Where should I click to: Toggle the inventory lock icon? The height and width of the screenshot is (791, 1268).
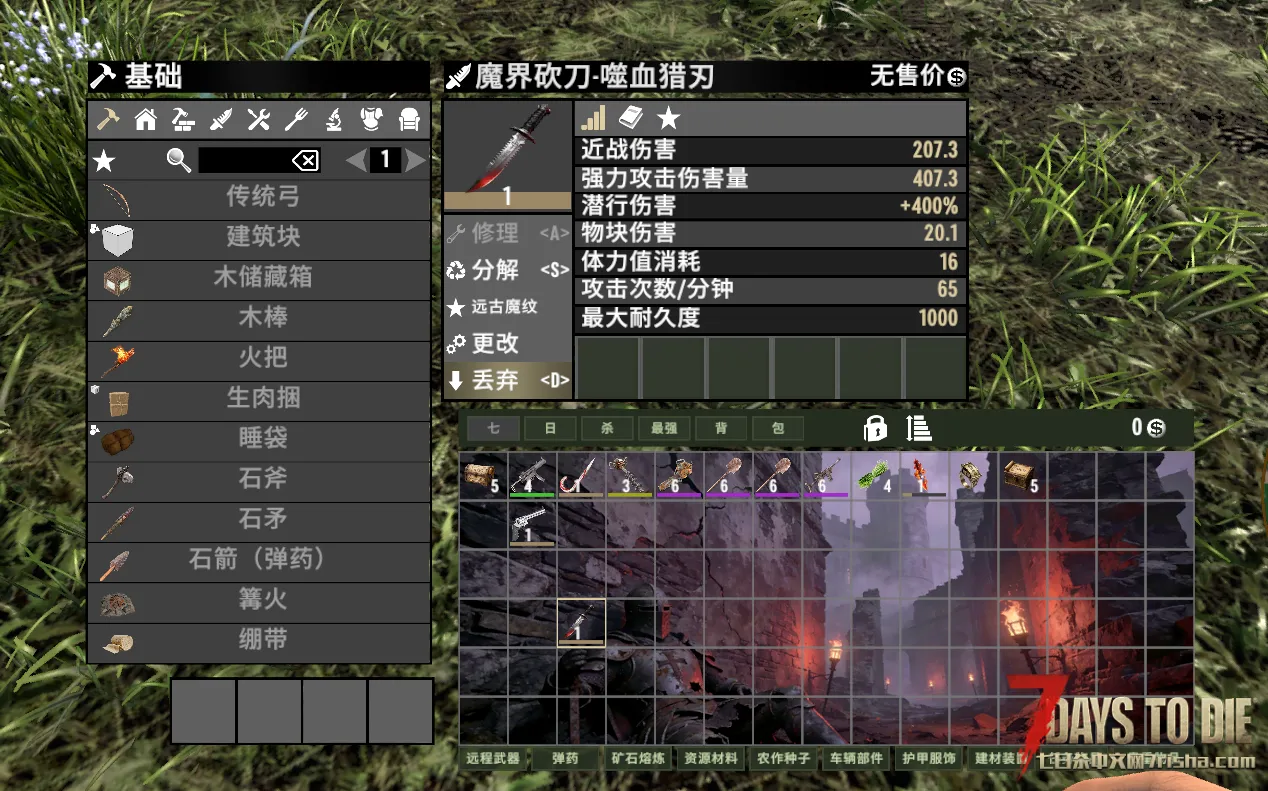pyautogui.click(x=875, y=428)
